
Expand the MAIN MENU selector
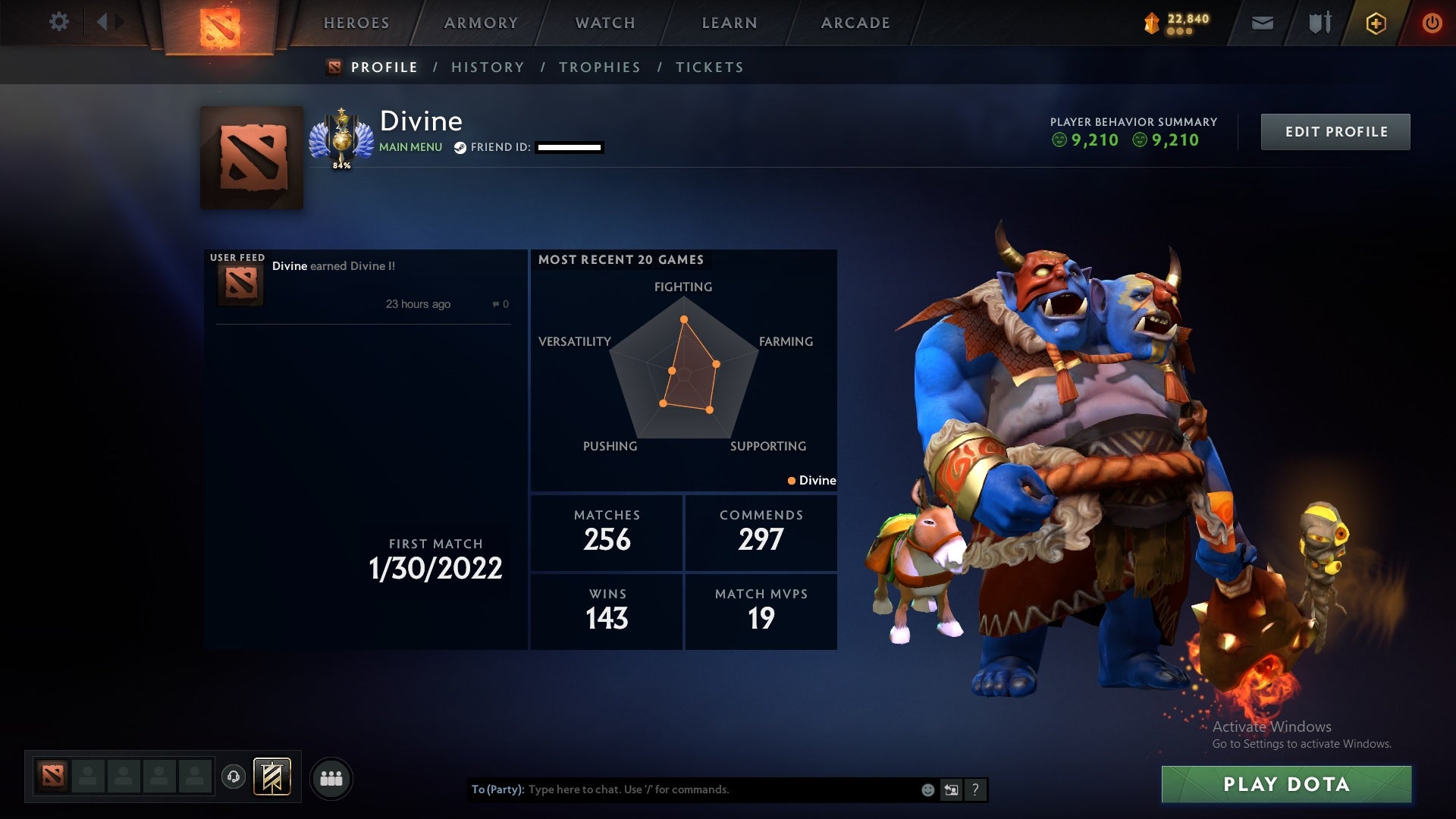point(410,147)
